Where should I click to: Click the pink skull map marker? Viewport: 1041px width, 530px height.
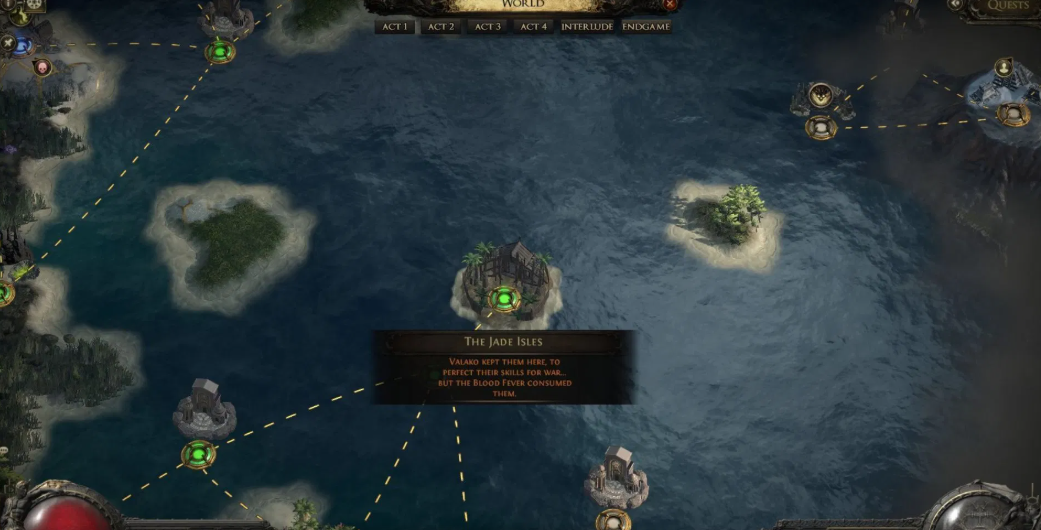pyautogui.click(x=42, y=67)
